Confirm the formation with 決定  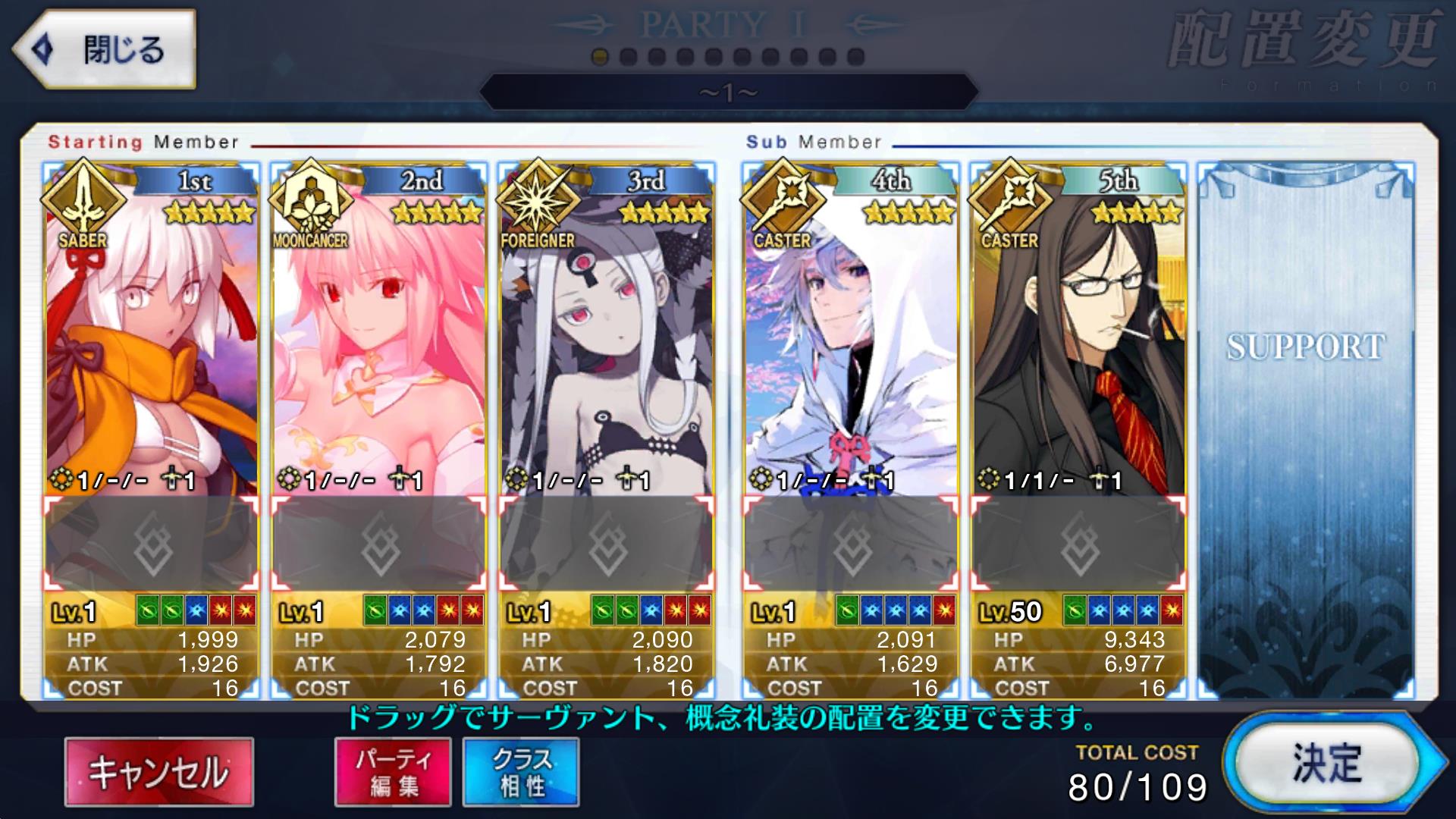pyautogui.click(x=1326, y=763)
